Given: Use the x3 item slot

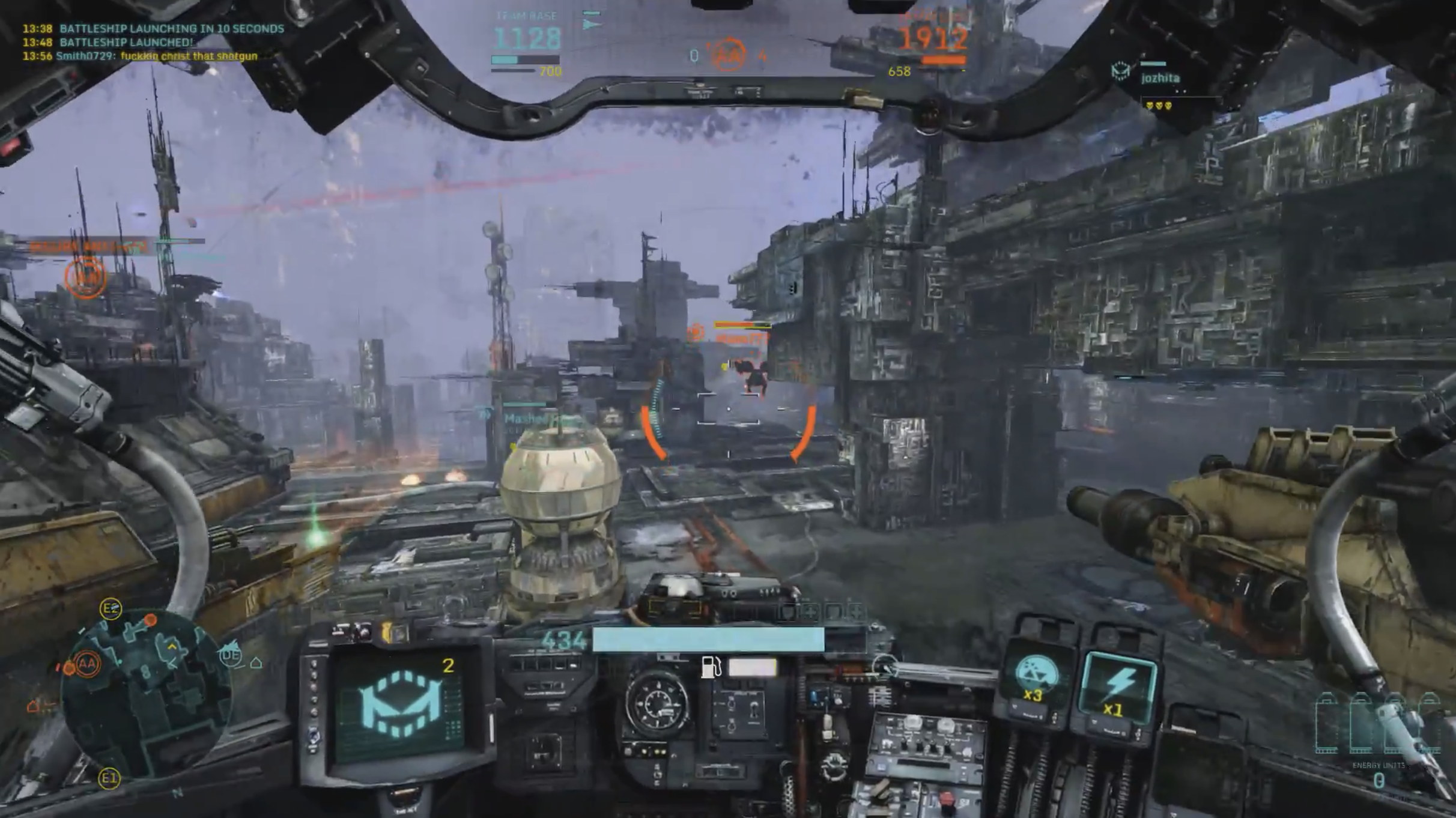Looking at the screenshot, I should (1034, 680).
